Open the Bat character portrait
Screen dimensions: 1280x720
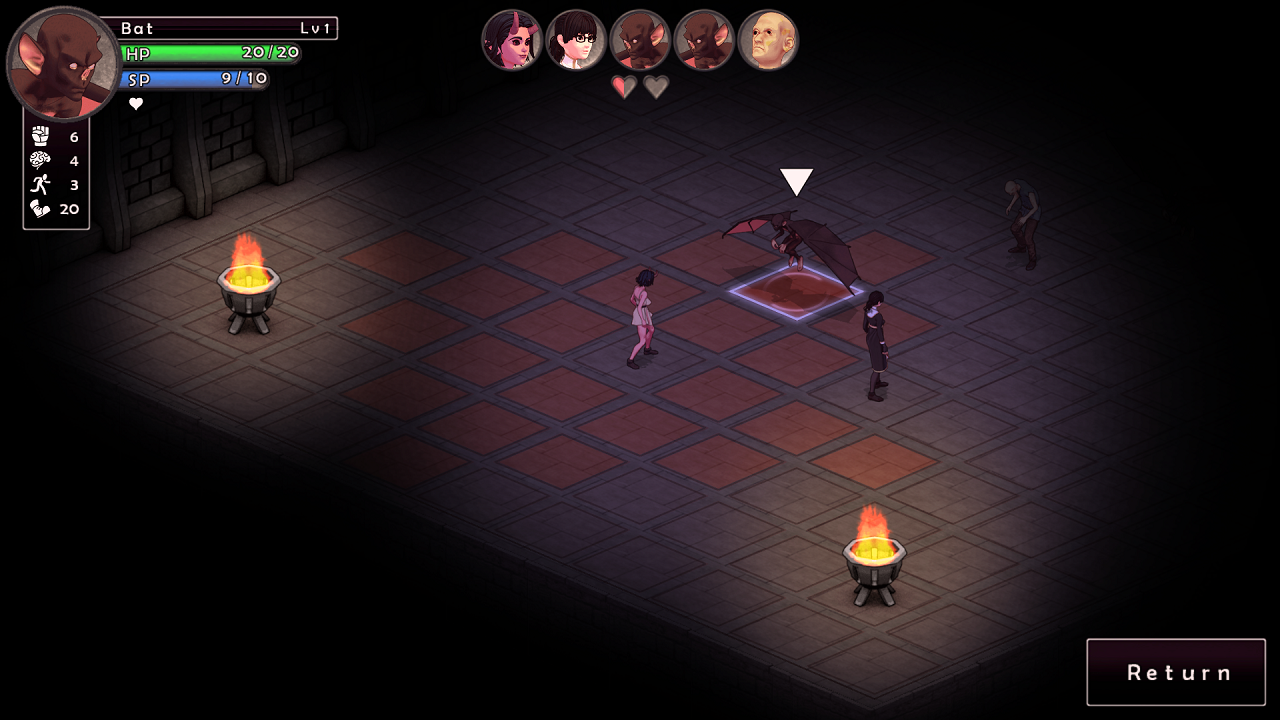tap(63, 64)
